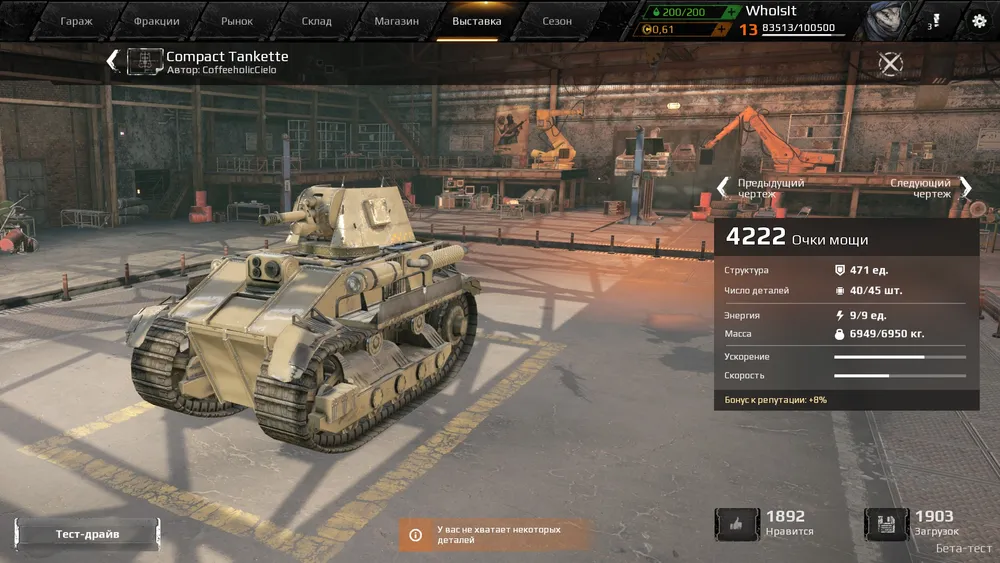Open the Гараж tab
Screen dimensions: 1000x563
tap(76, 21)
